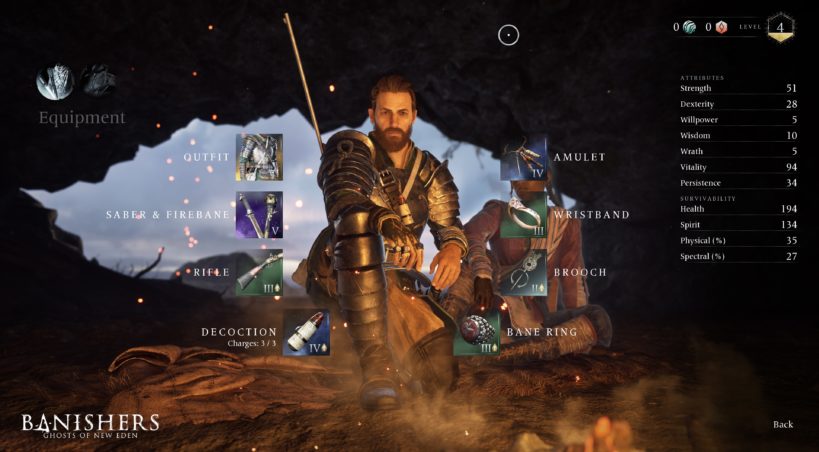Select the Outfit equipment slot
This screenshot has width=819, height=452.
click(x=259, y=157)
